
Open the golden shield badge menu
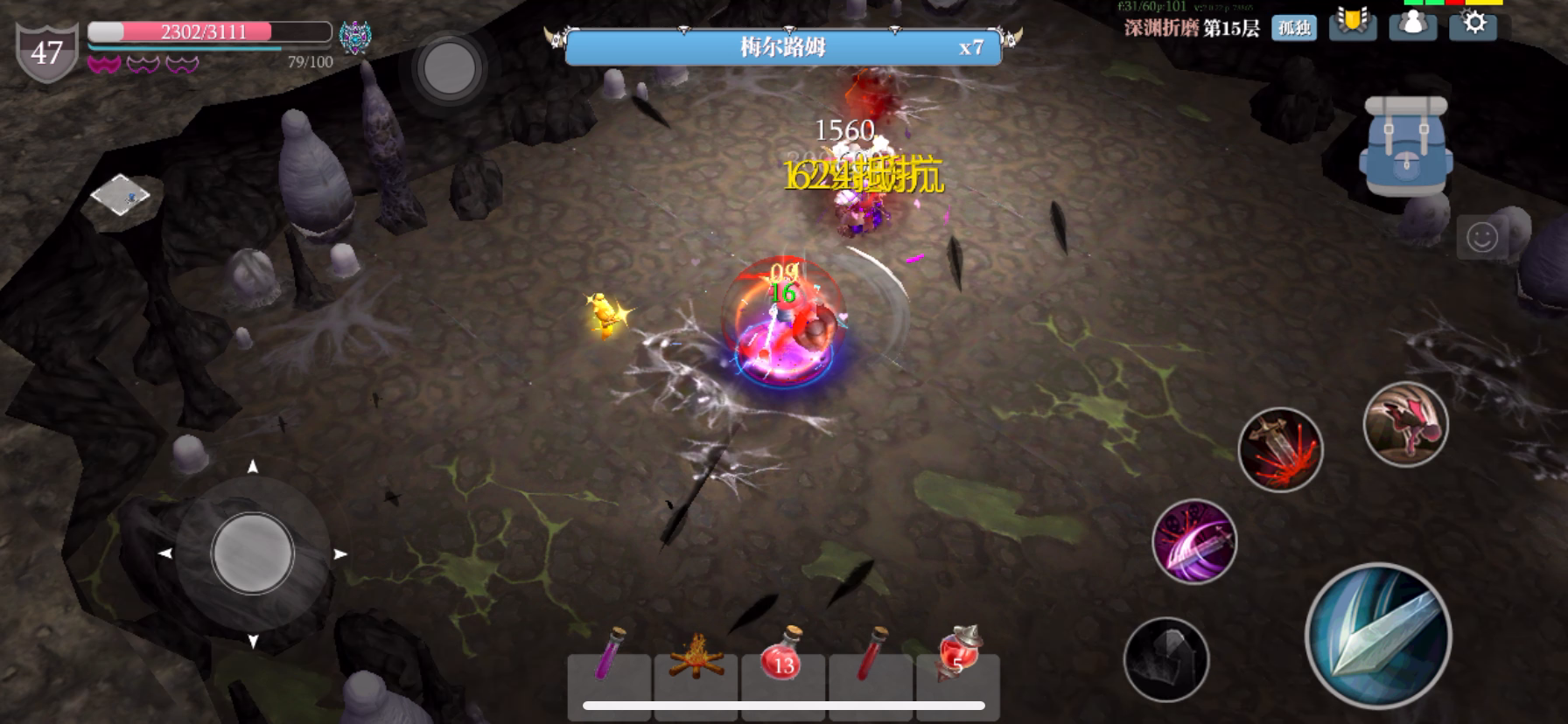tap(1352, 24)
